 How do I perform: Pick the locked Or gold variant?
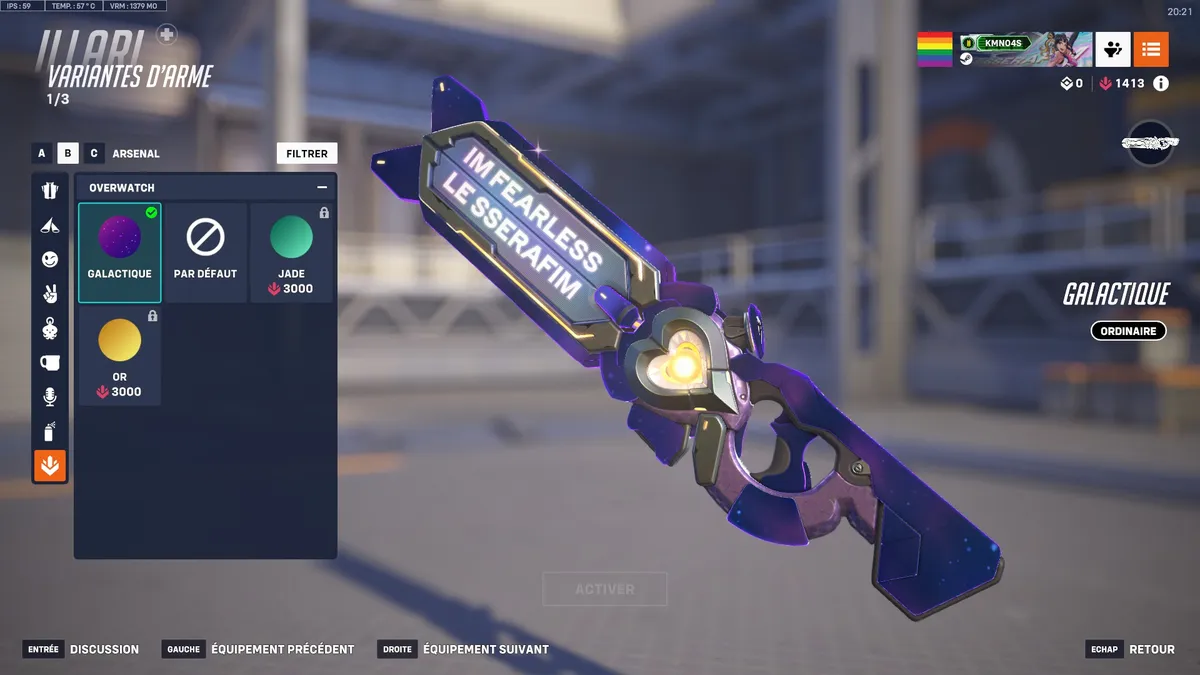(x=120, y=355)
